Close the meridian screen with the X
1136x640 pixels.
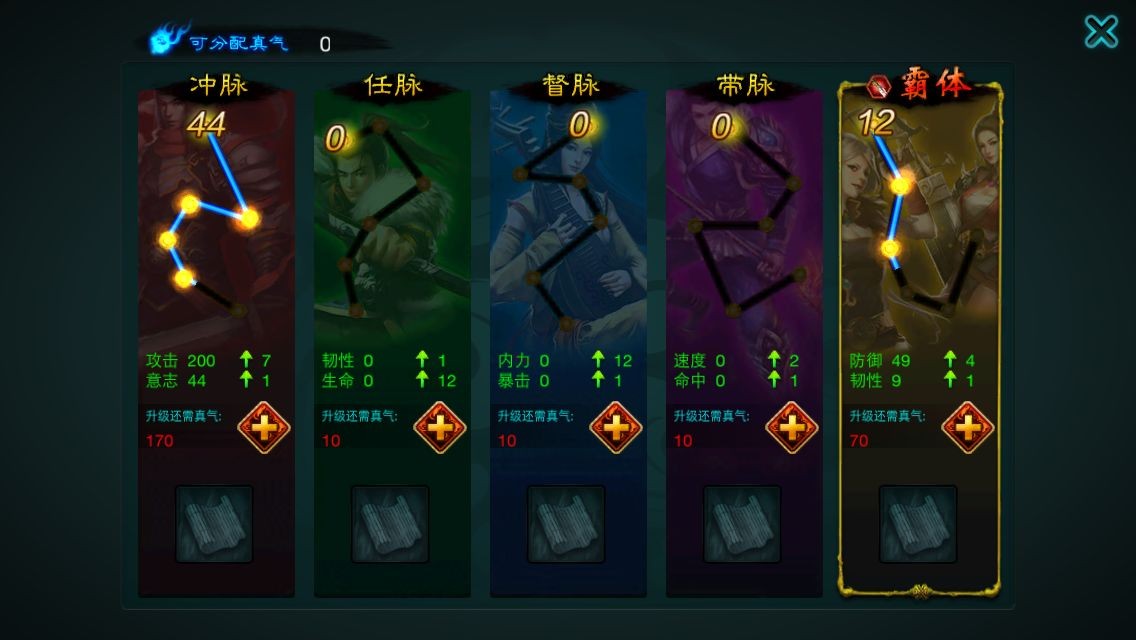[1101, 32]
